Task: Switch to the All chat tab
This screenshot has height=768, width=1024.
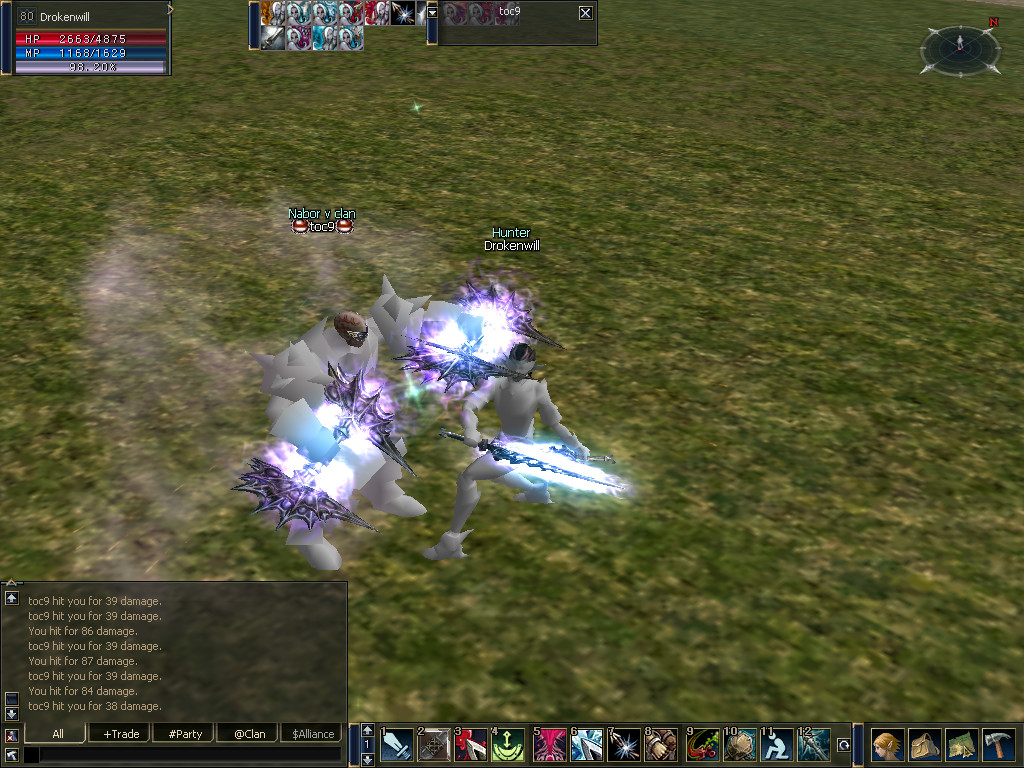Action: click(57, 733)
